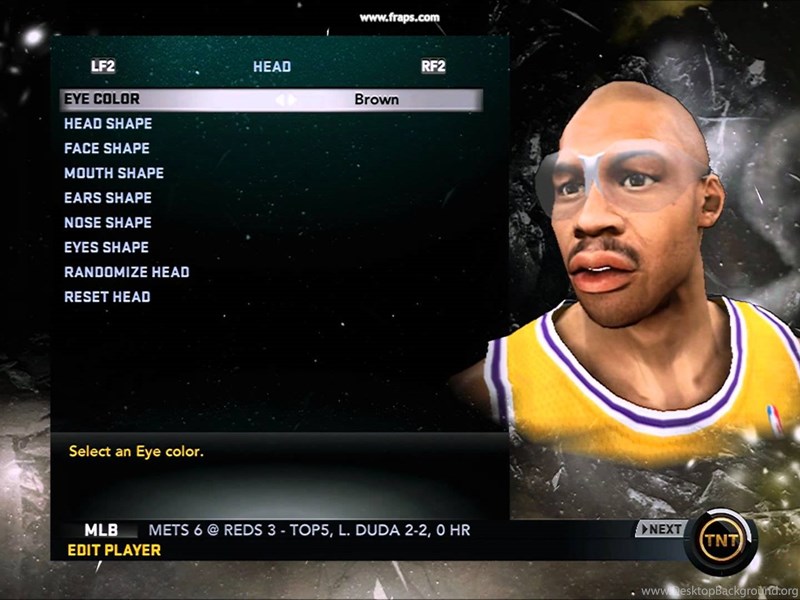This screenshot has width=800, height=600.
Task: Click the eye color left arrow
Action: (280, 100)
